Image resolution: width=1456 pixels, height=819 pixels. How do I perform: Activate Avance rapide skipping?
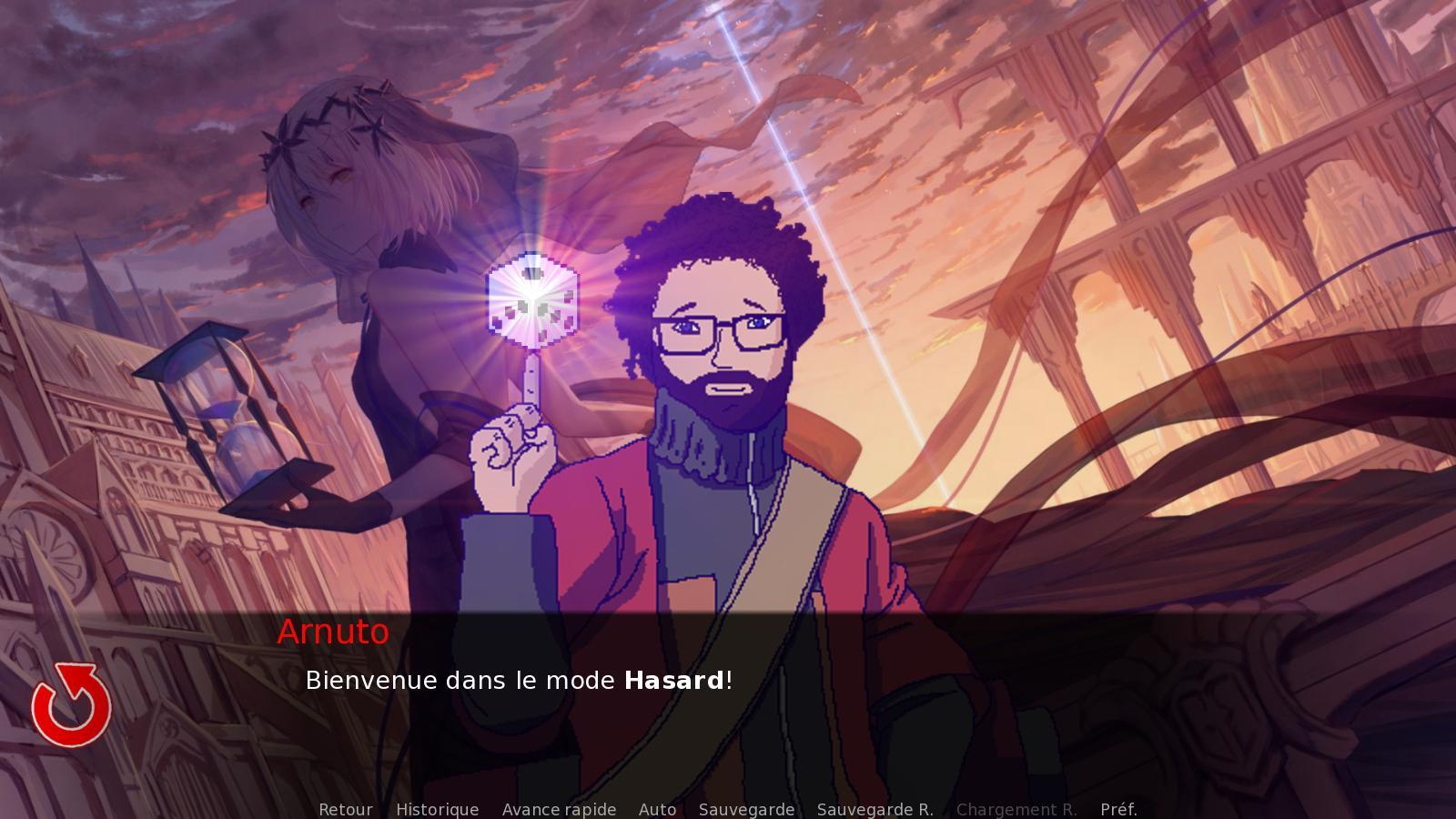tap(559, 809)
